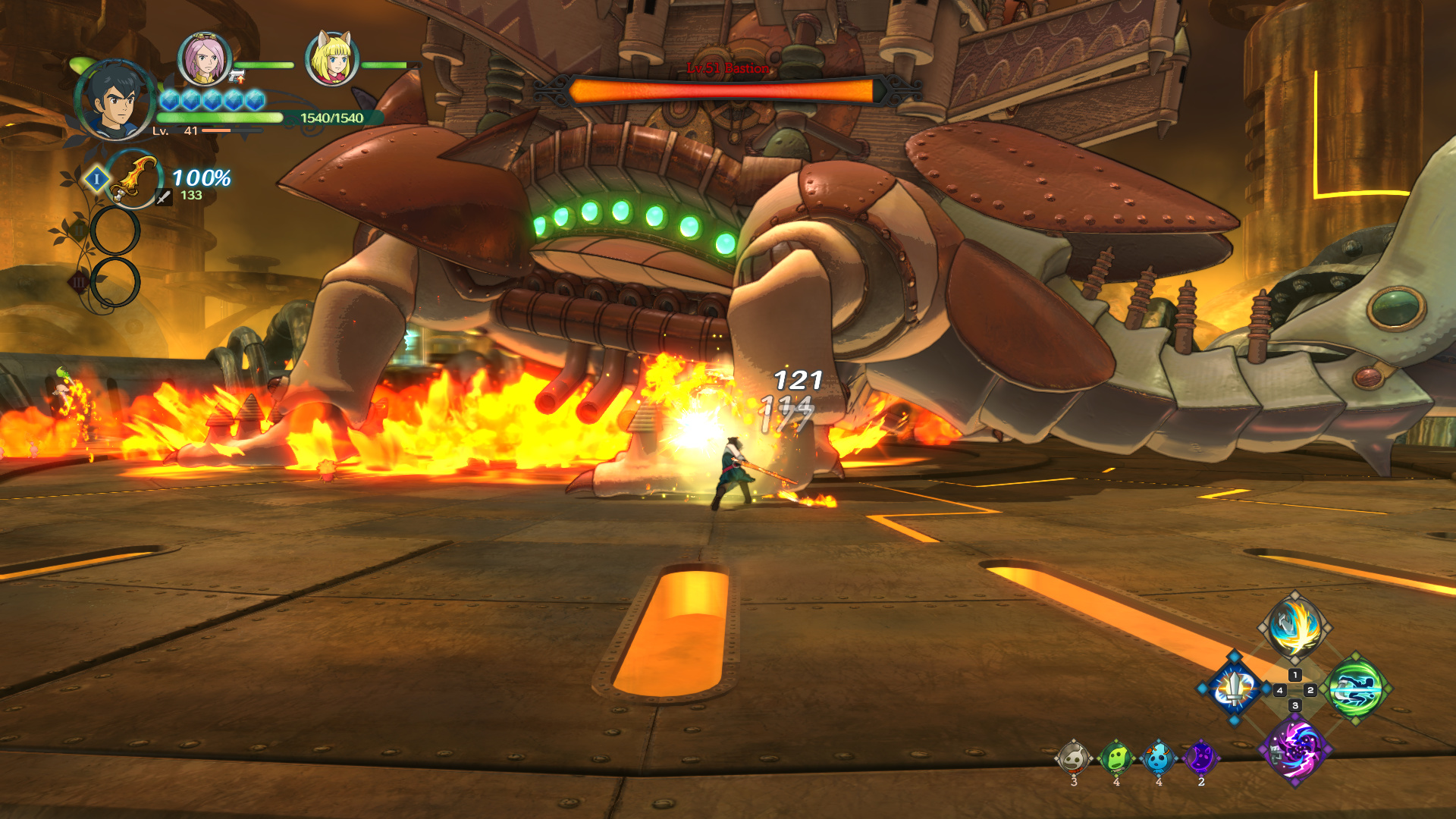Select the golden flame sword weapon slot
1456x819 pixels.
click(x=134, y=179)
